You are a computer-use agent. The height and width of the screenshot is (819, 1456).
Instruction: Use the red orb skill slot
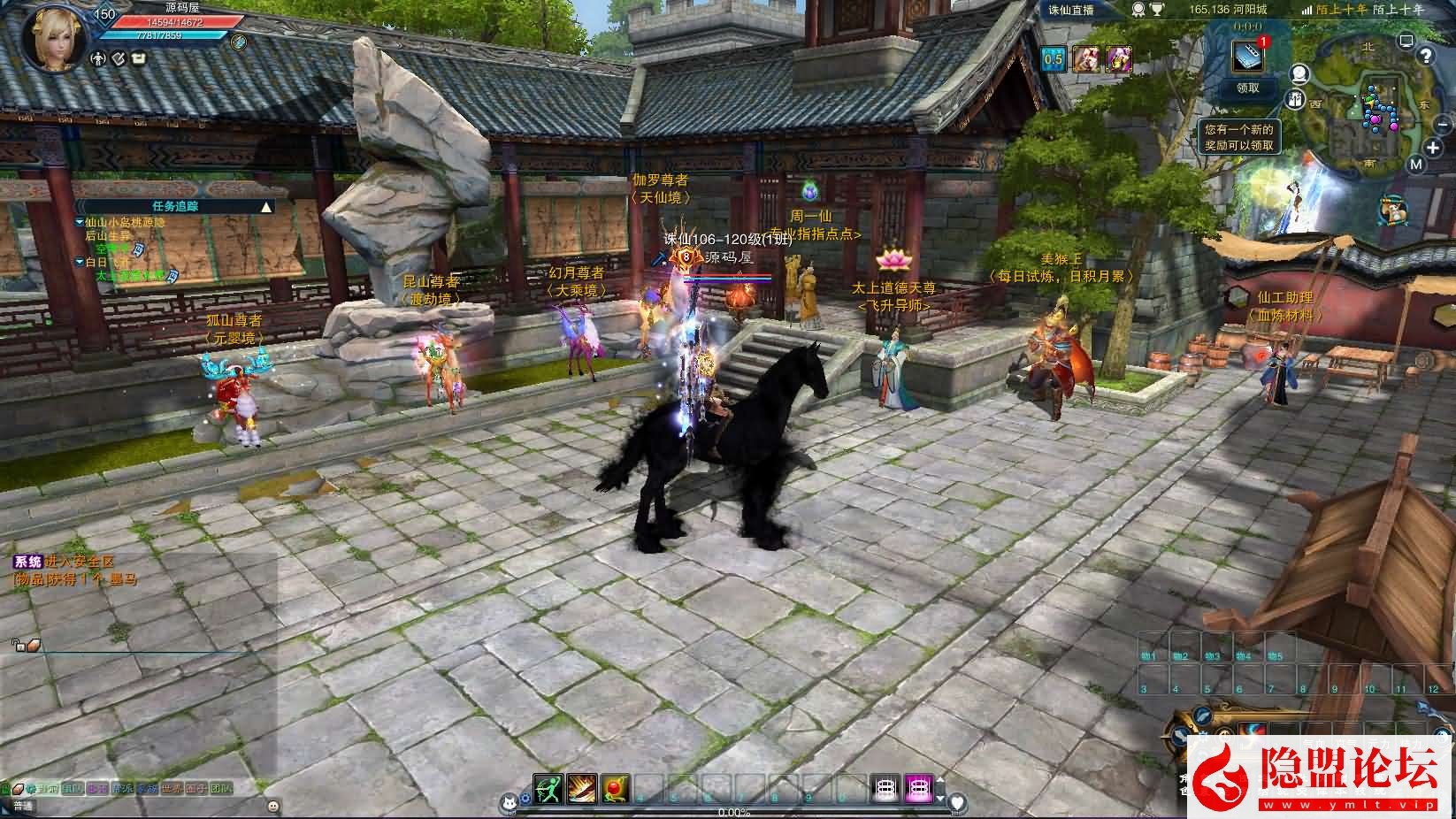pyautogui.click(x=615, y=788)
